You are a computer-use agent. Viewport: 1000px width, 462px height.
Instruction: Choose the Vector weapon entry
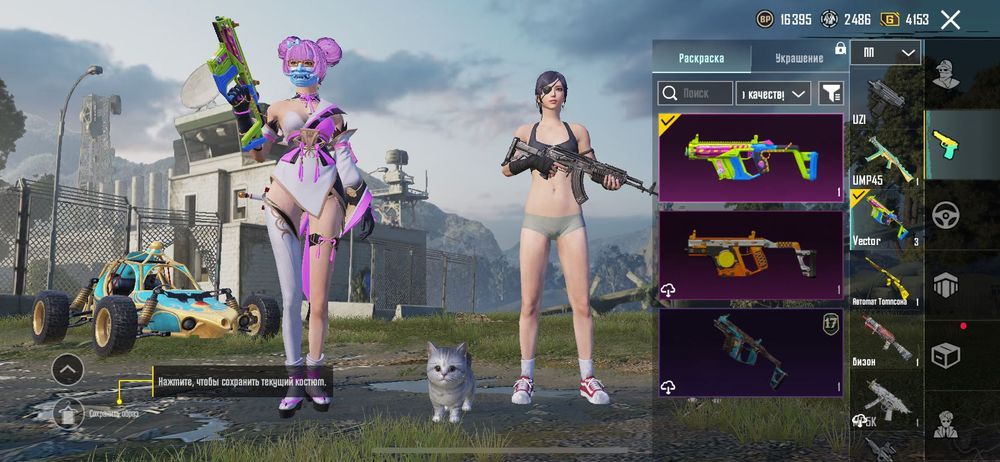(886, 219)
